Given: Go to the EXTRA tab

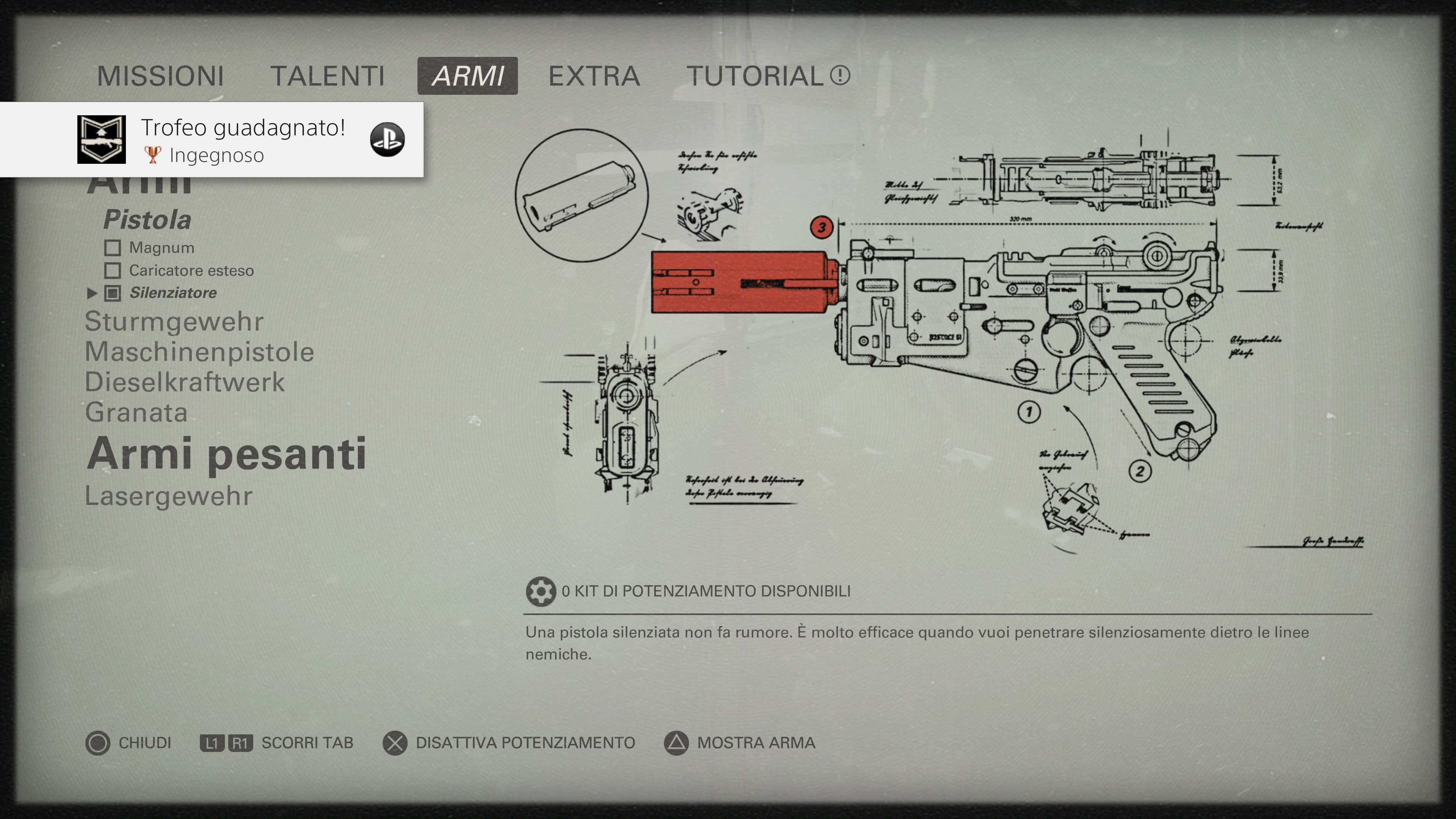Looking at the screenshot, I should [x=593, y=76].
